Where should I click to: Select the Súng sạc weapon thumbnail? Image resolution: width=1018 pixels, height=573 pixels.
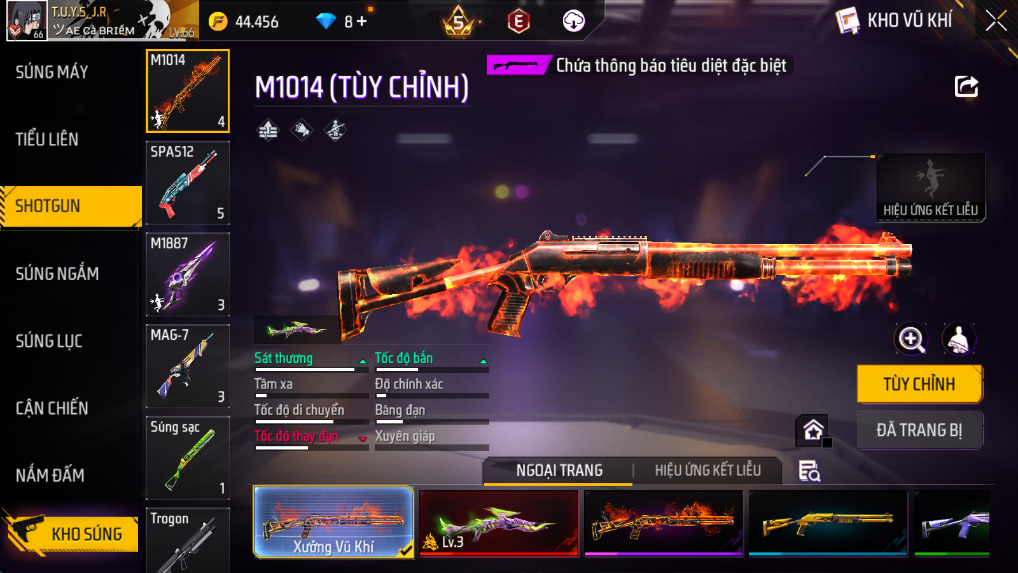pos(187,458)
